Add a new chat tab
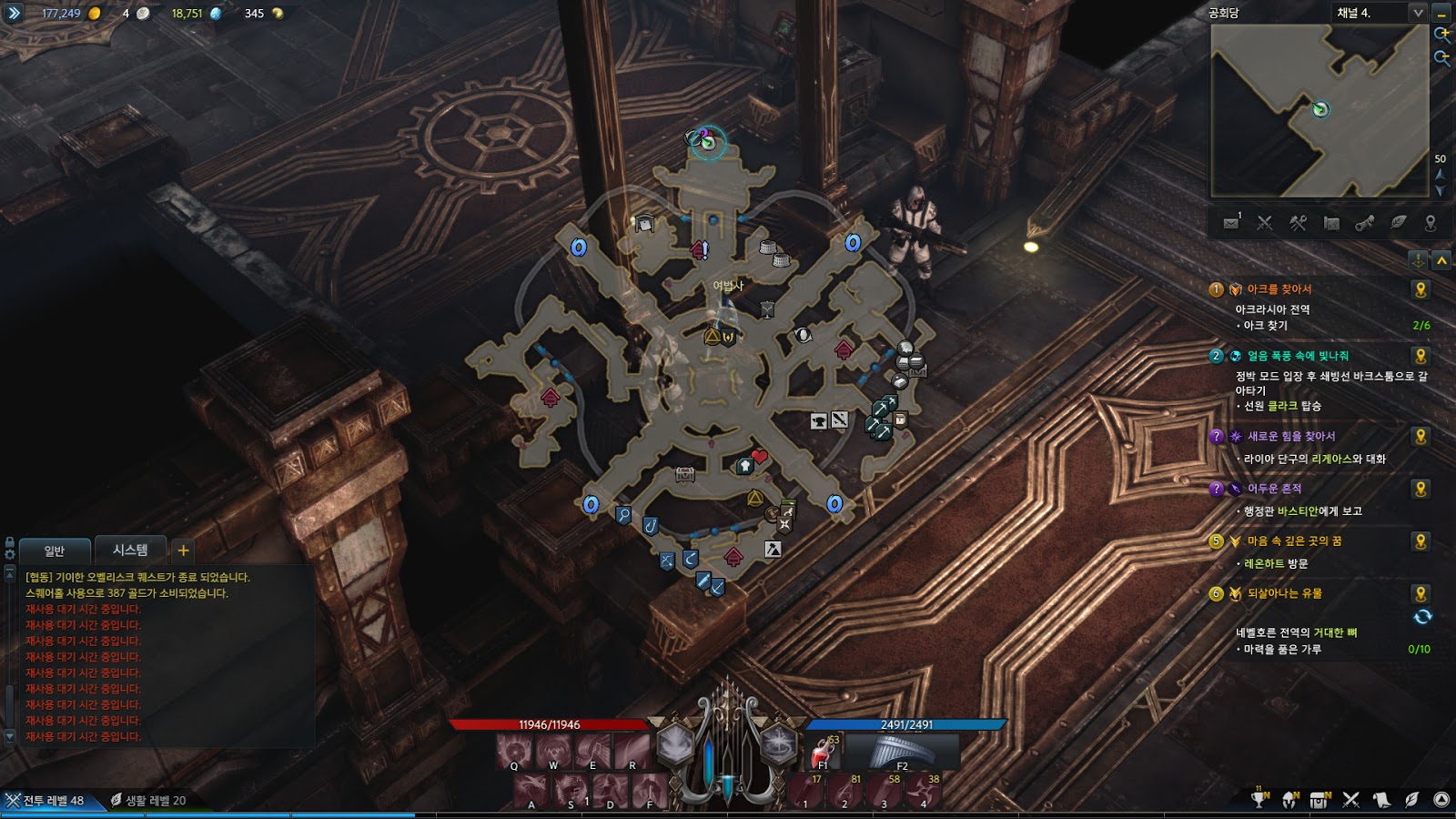Screen dimensions: 1456x819 [x=183, y=551]
